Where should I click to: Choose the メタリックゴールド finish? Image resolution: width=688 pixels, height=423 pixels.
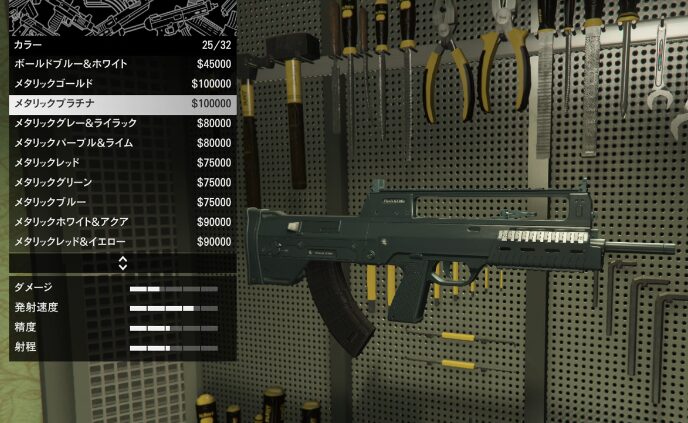tap(120, 84)
